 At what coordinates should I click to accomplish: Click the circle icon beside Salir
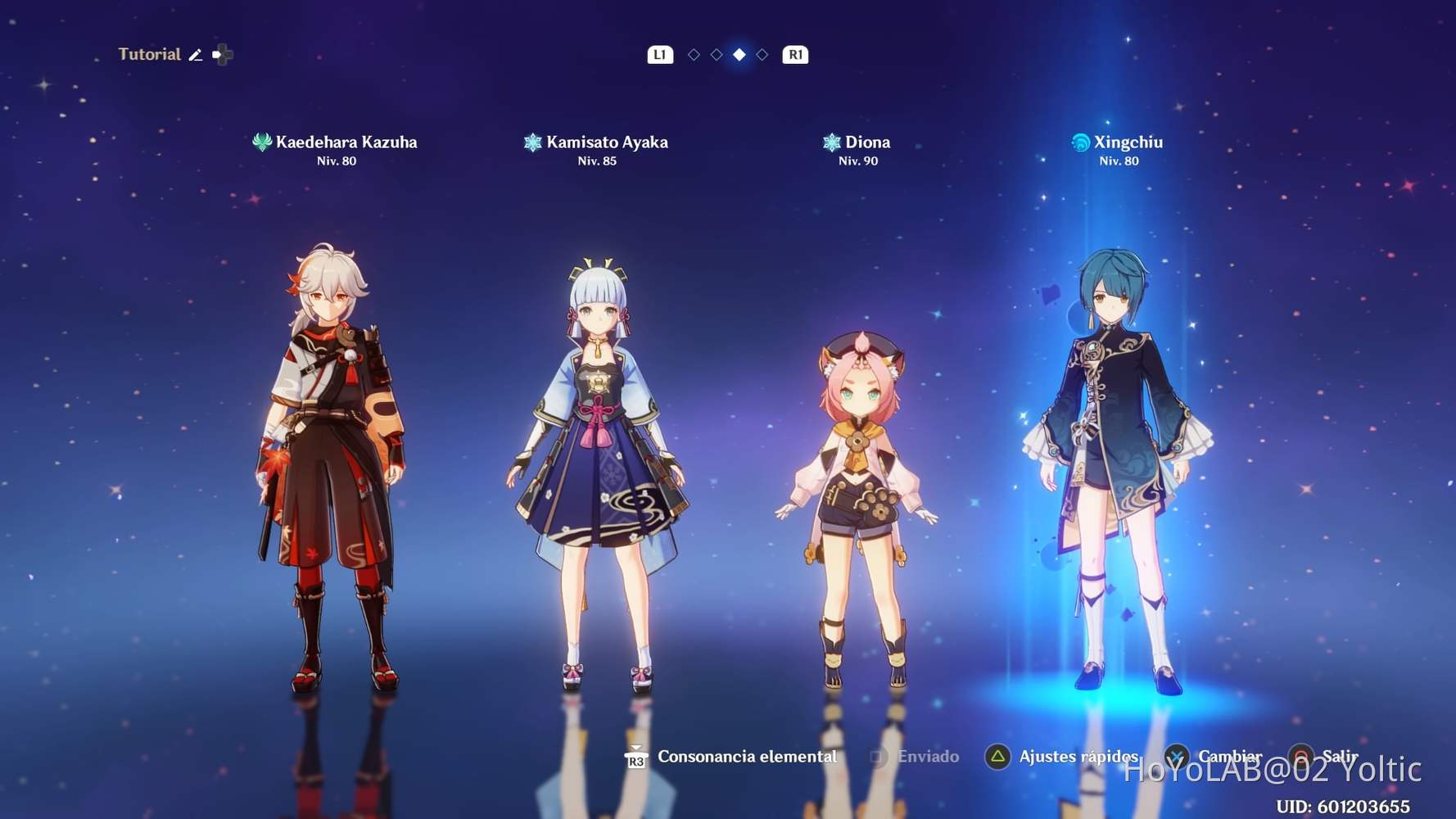(1300, 757)
